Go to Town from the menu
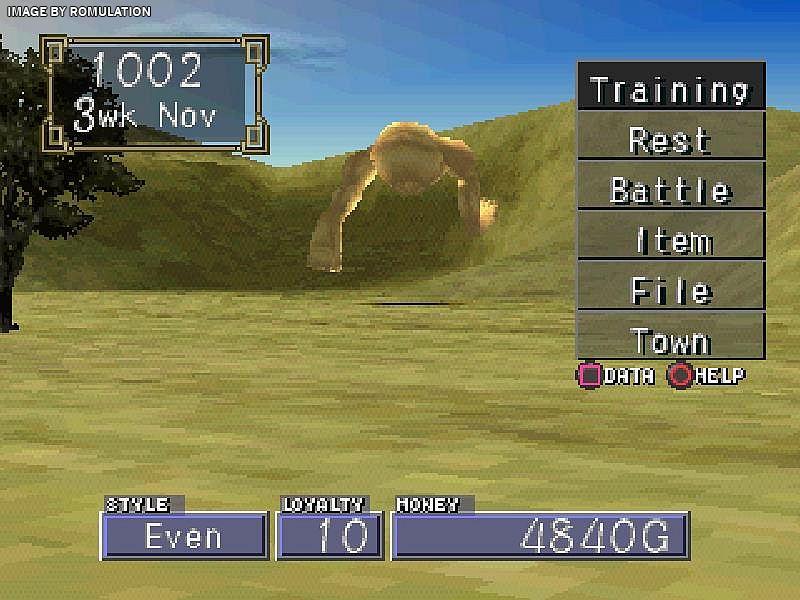 [x=670, y=339]
